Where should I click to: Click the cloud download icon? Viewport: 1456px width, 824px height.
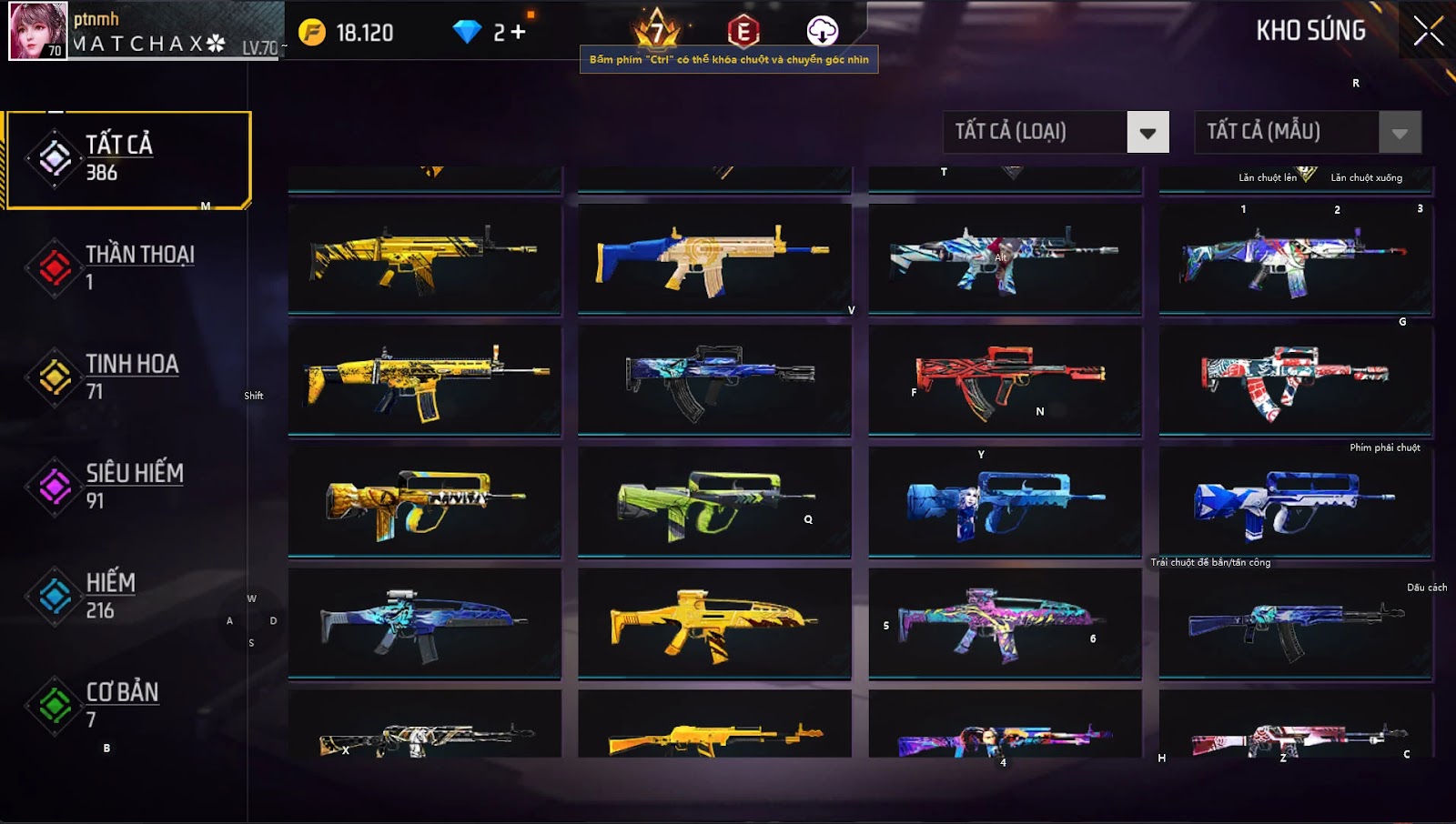(x=823, y=31)
